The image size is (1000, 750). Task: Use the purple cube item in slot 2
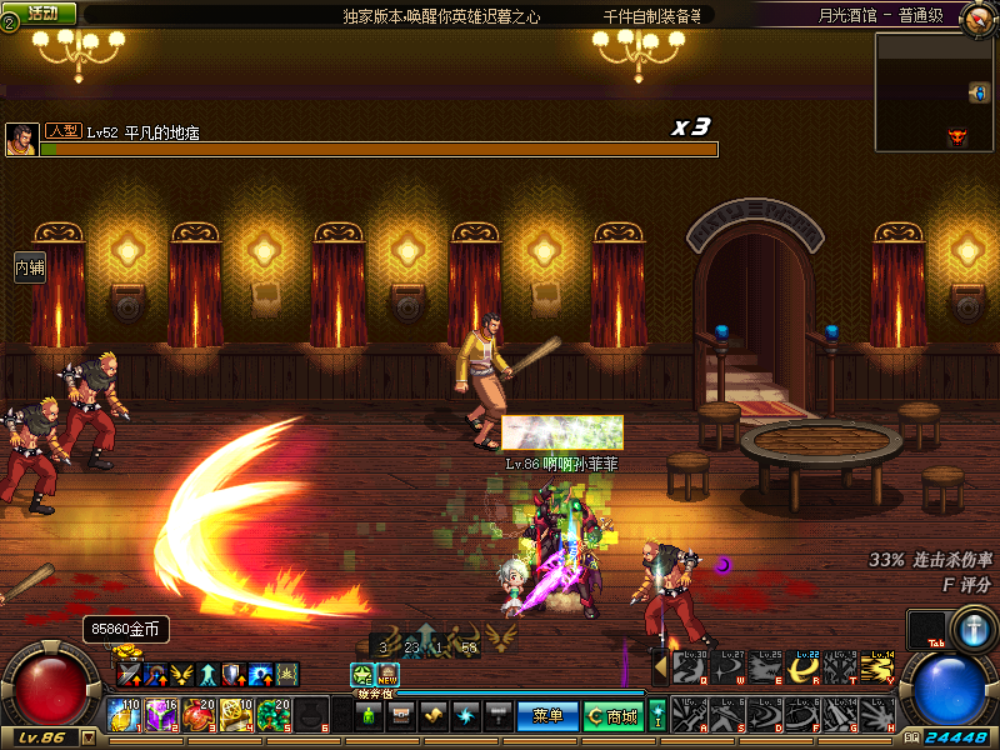[161, 715]
